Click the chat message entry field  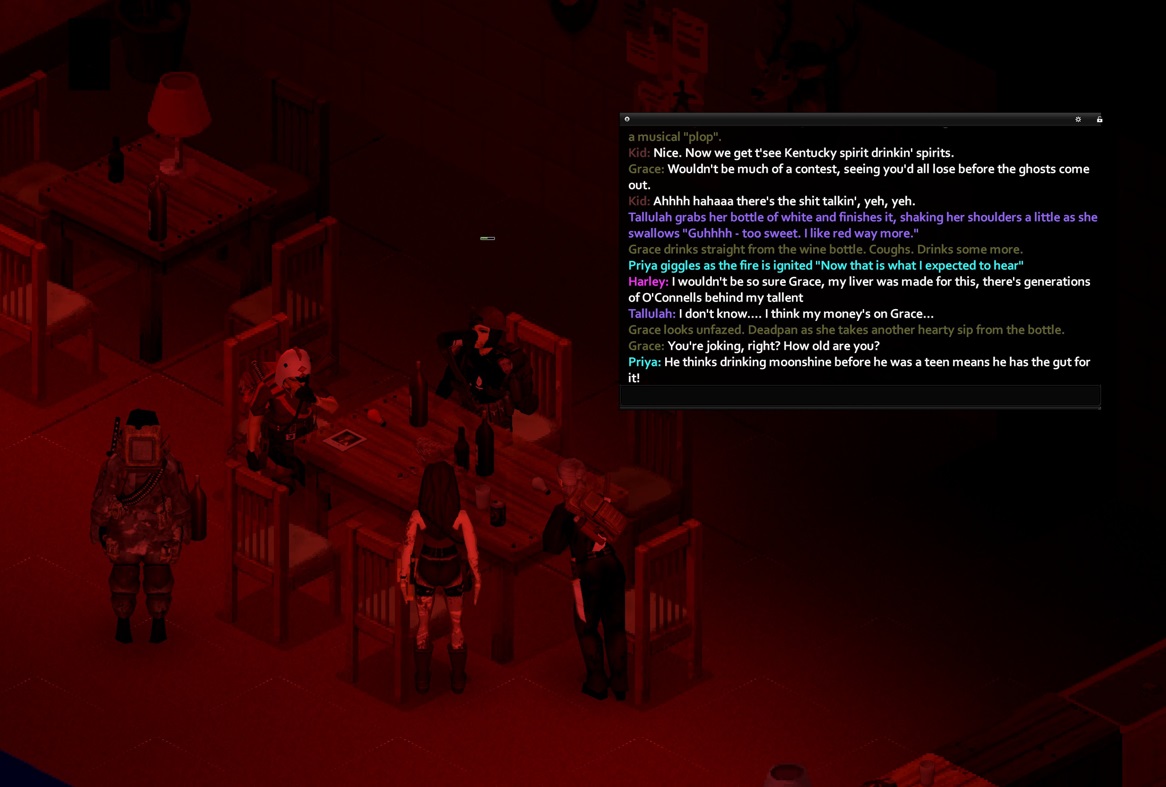(860, 396)
